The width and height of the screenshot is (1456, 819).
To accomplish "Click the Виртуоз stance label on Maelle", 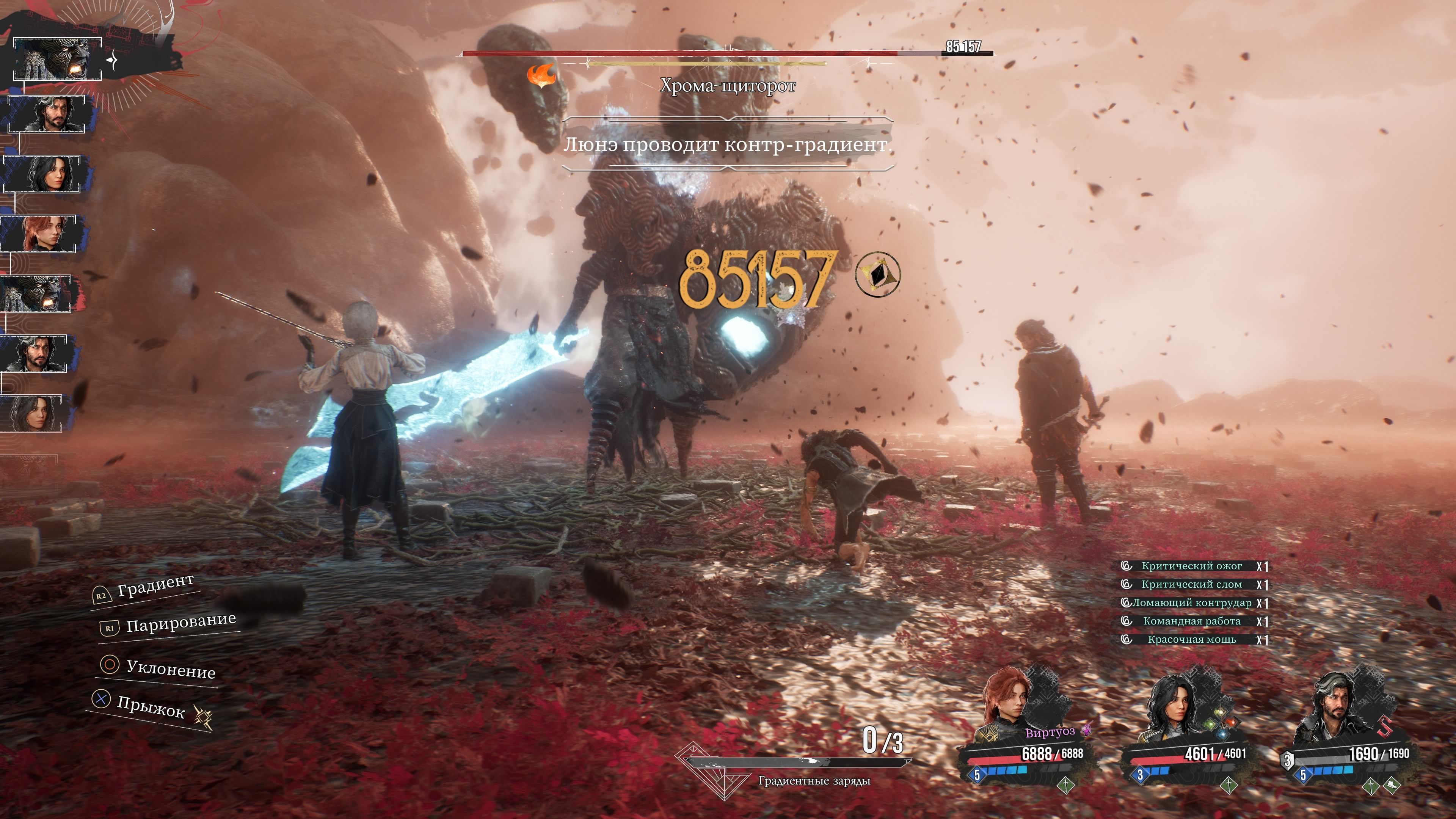I will click(x=1050, y=733).
